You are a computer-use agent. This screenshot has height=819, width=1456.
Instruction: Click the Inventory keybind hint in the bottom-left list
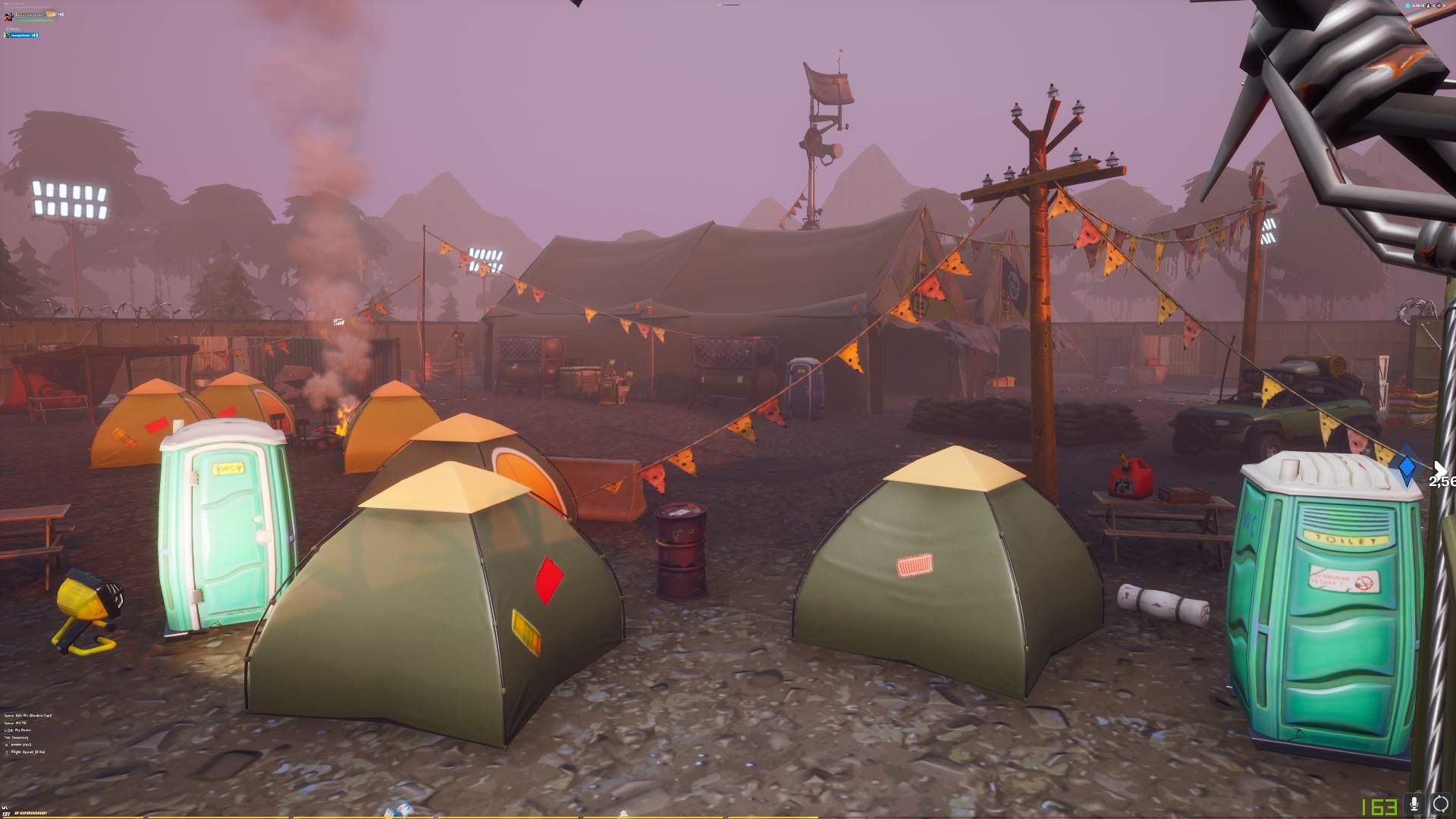pyautogui.click(x=17, y=737)
